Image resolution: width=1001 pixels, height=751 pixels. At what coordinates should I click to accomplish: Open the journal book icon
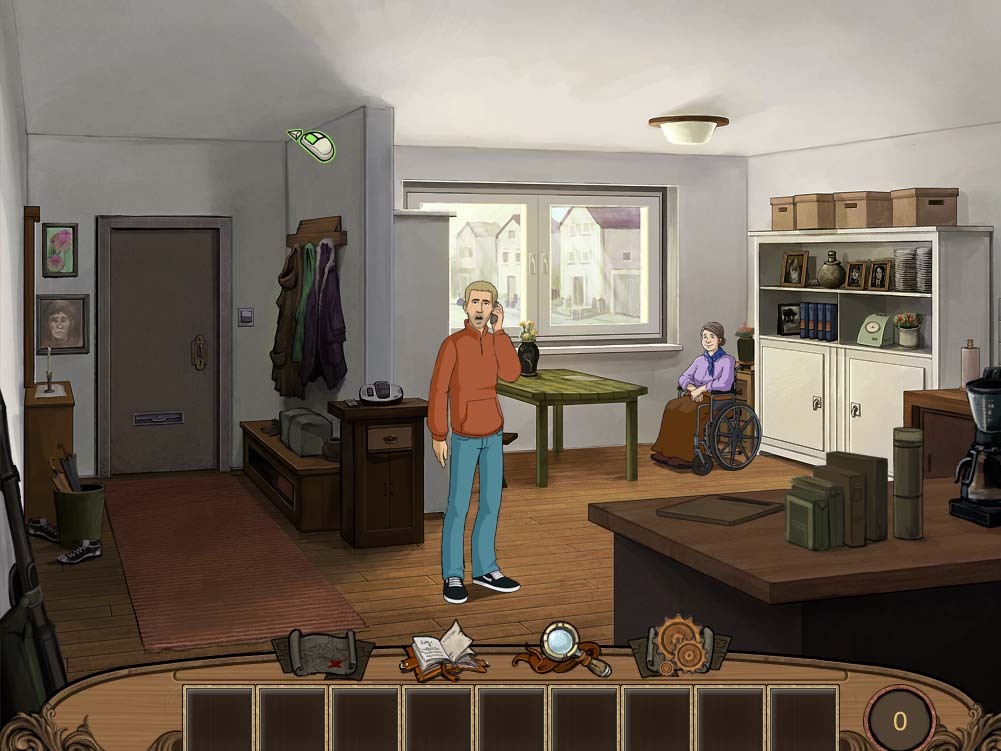[x=443, y=650]
